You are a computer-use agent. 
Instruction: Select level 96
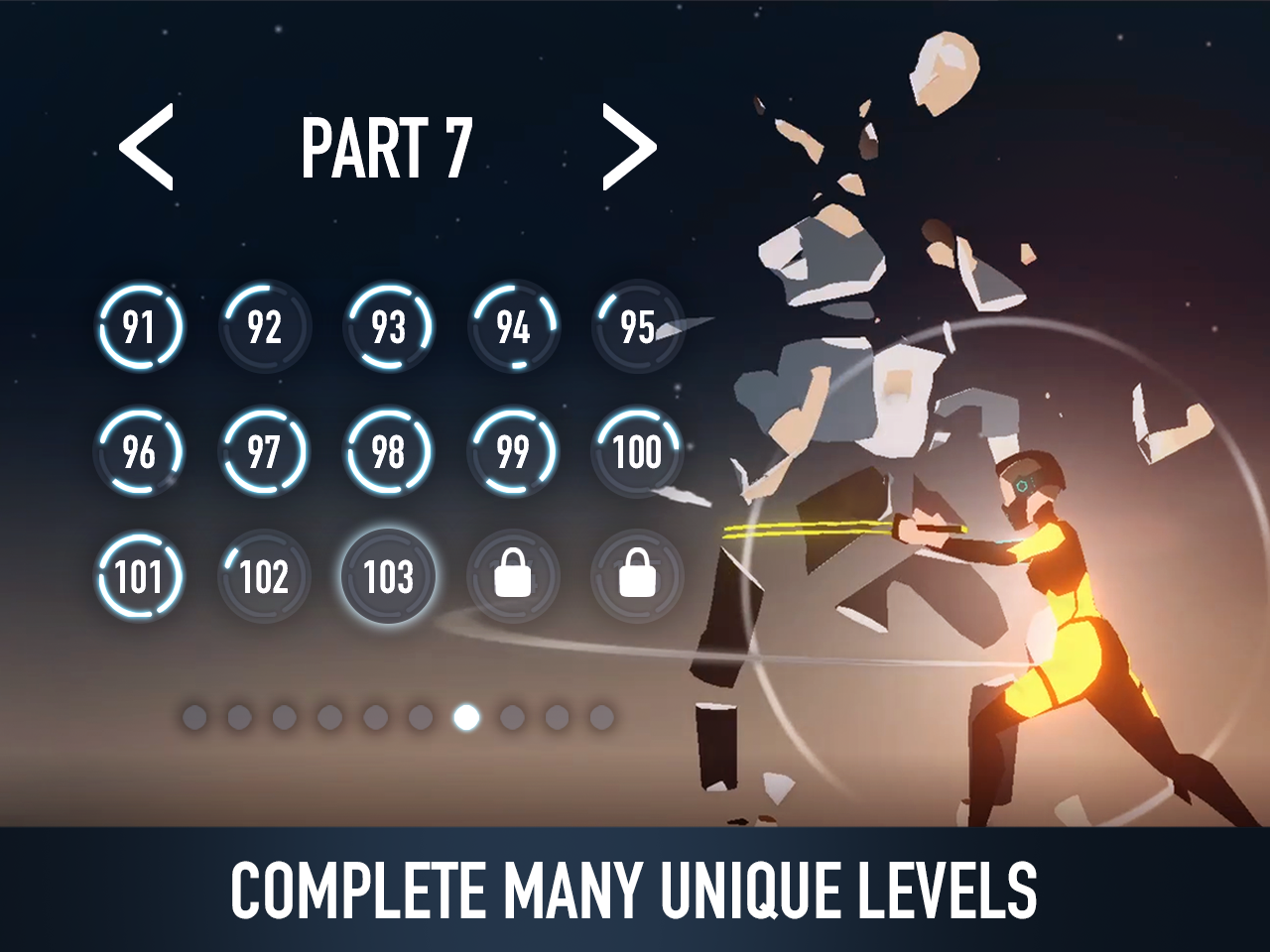[139, 453]
